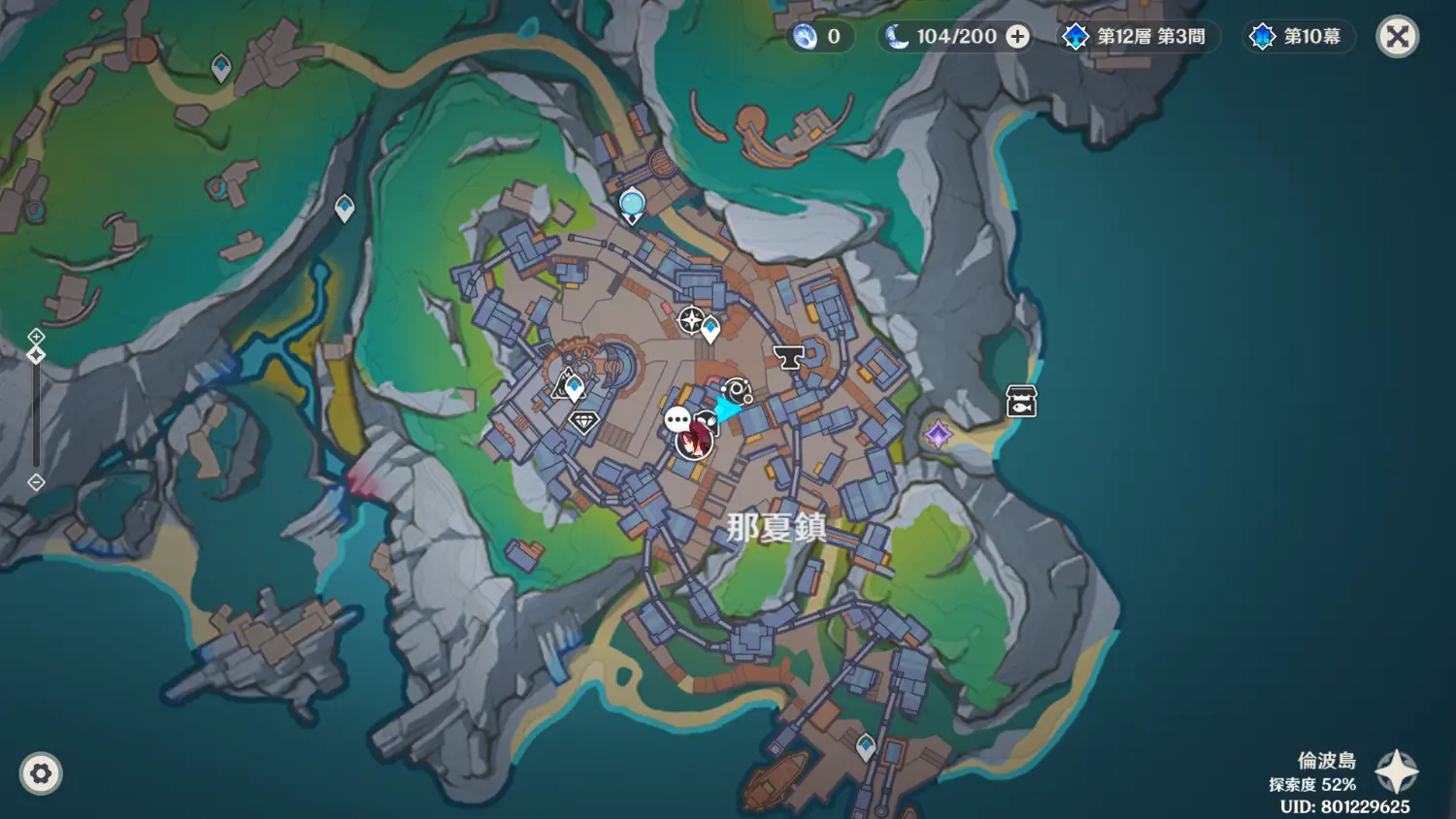1456x819 pixels.
Task: Select the speech bubble map marker
Action: (678, 419)
